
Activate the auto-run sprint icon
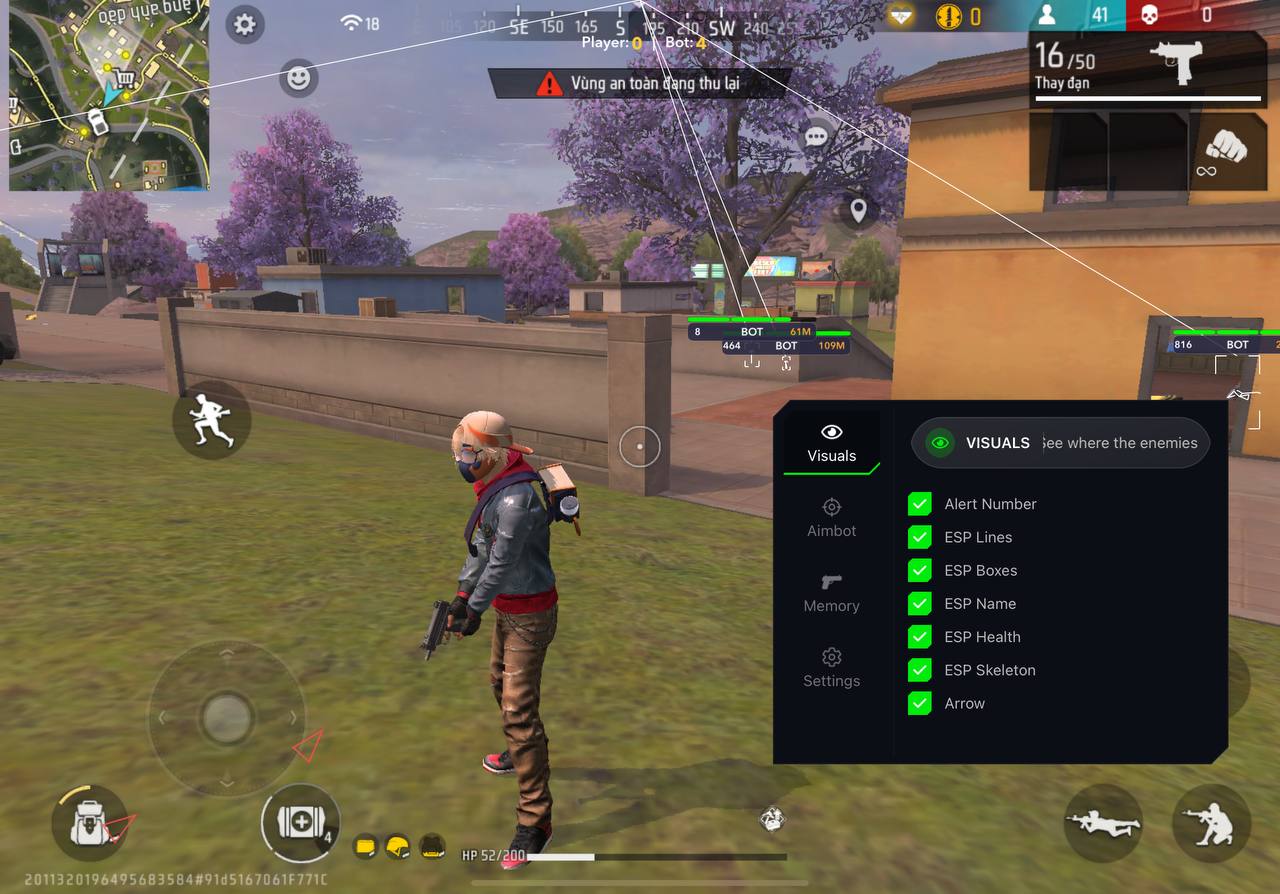pos(211,420)
